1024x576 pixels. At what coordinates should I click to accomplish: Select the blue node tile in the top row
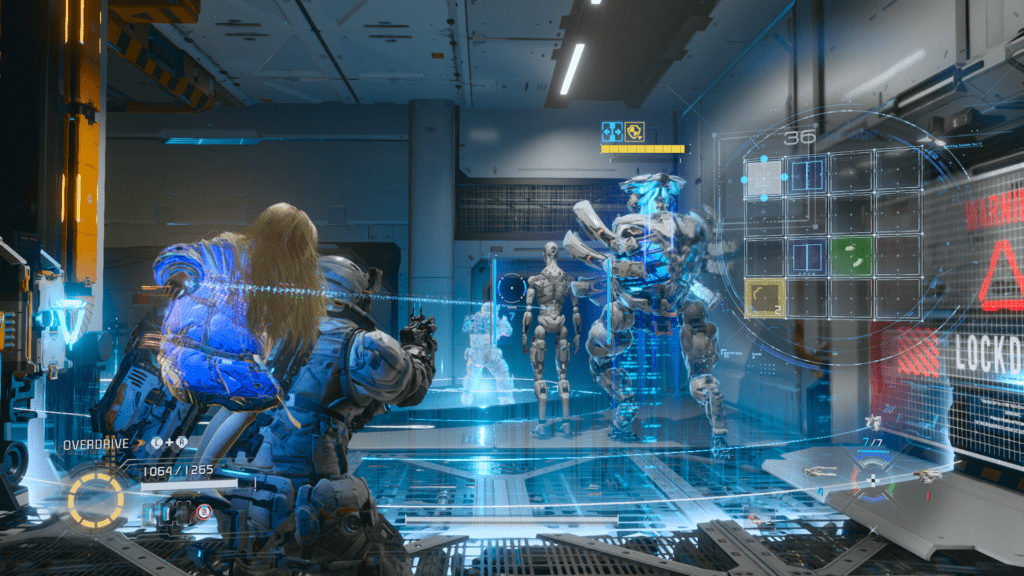[806, 175]
